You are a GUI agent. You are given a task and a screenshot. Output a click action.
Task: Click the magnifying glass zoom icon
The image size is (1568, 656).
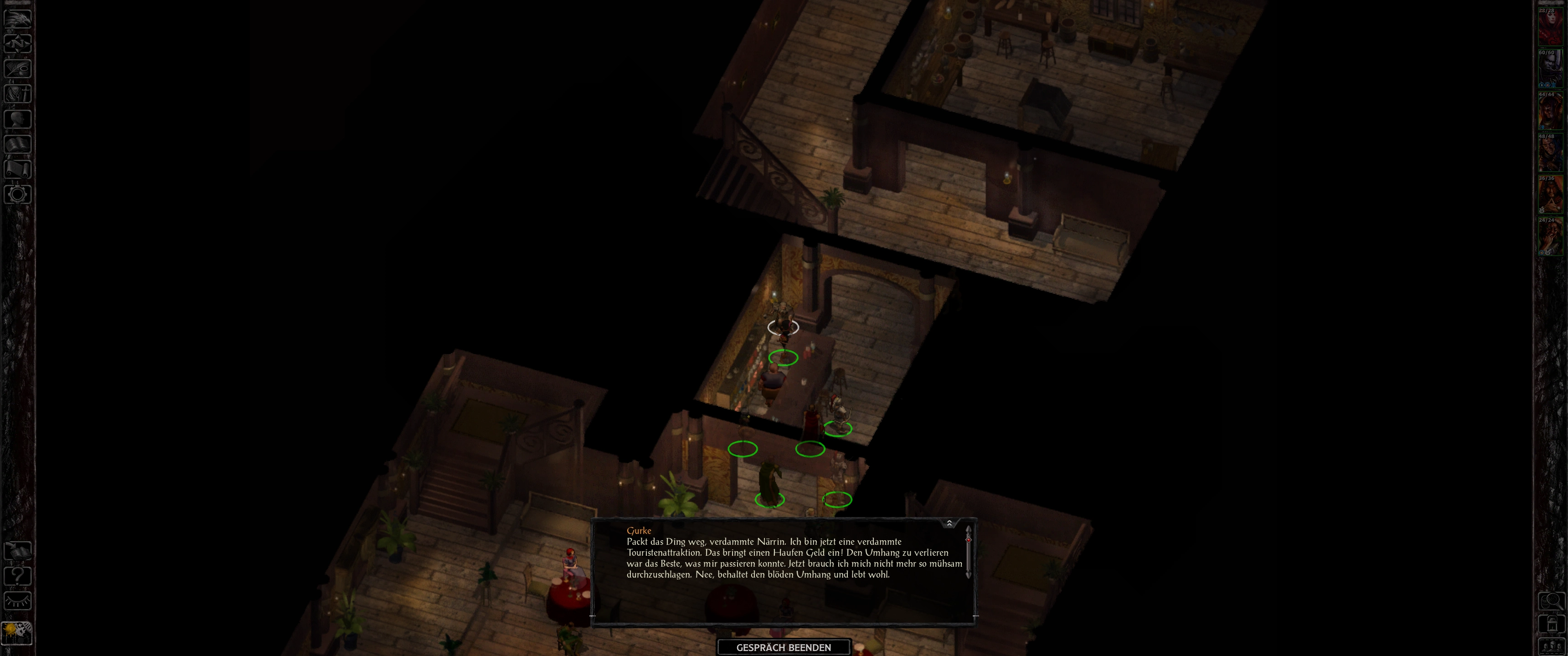(x=1551, y=601)
